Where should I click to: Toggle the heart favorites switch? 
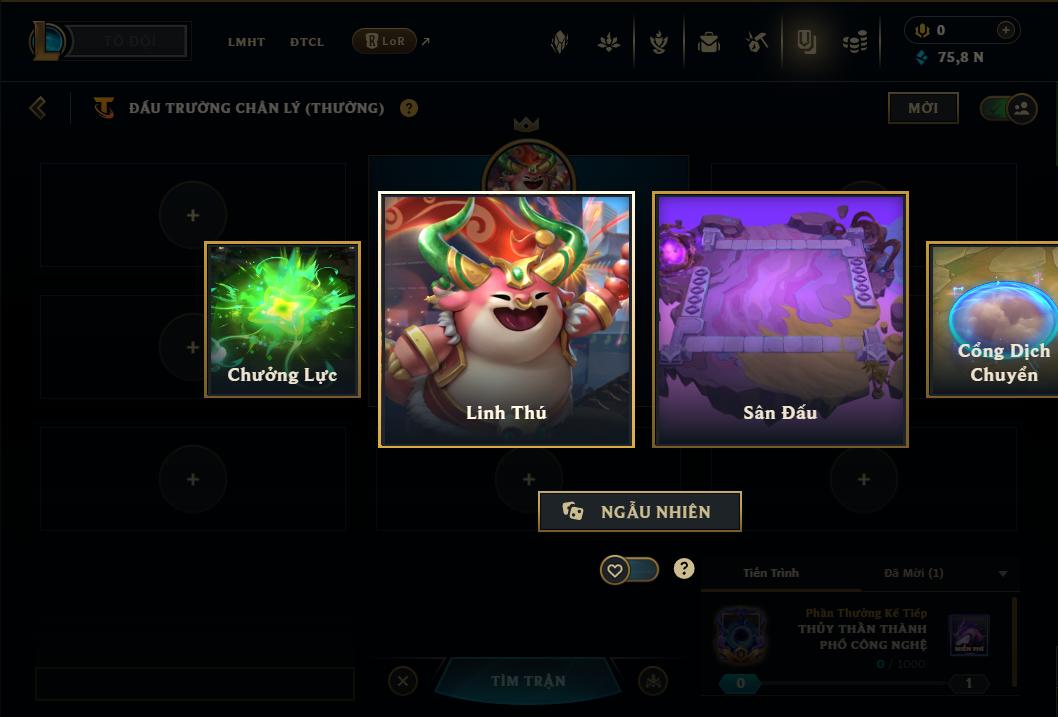(629, 570)
